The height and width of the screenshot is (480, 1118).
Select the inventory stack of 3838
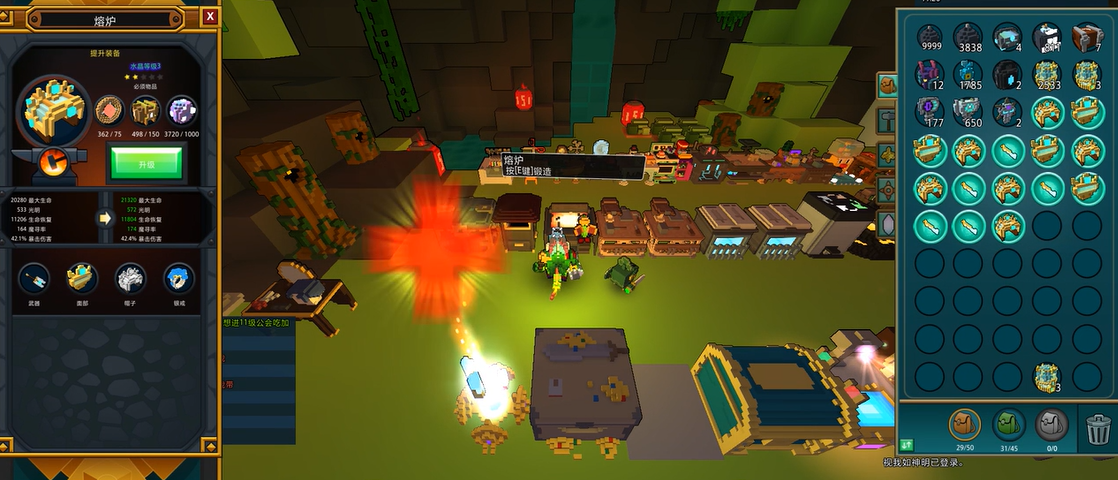pyautogui.click(x=969, y=38)
